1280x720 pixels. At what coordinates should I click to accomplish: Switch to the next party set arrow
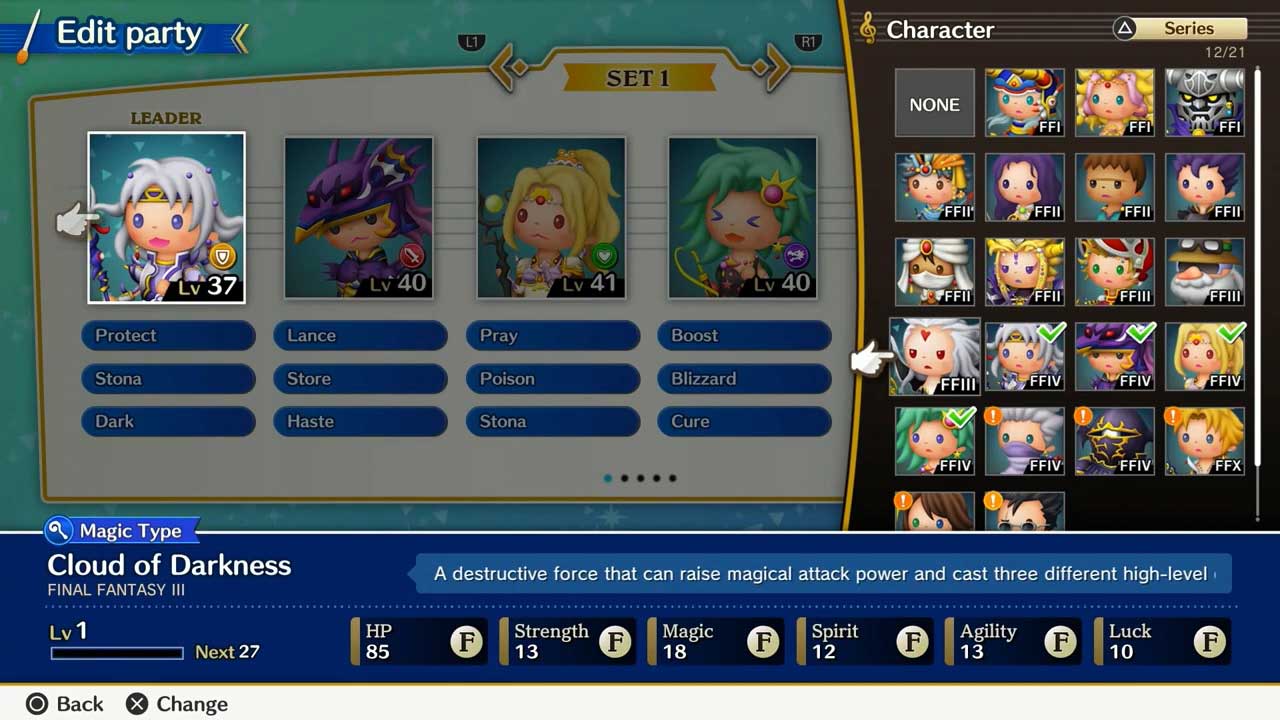point(770,68)
